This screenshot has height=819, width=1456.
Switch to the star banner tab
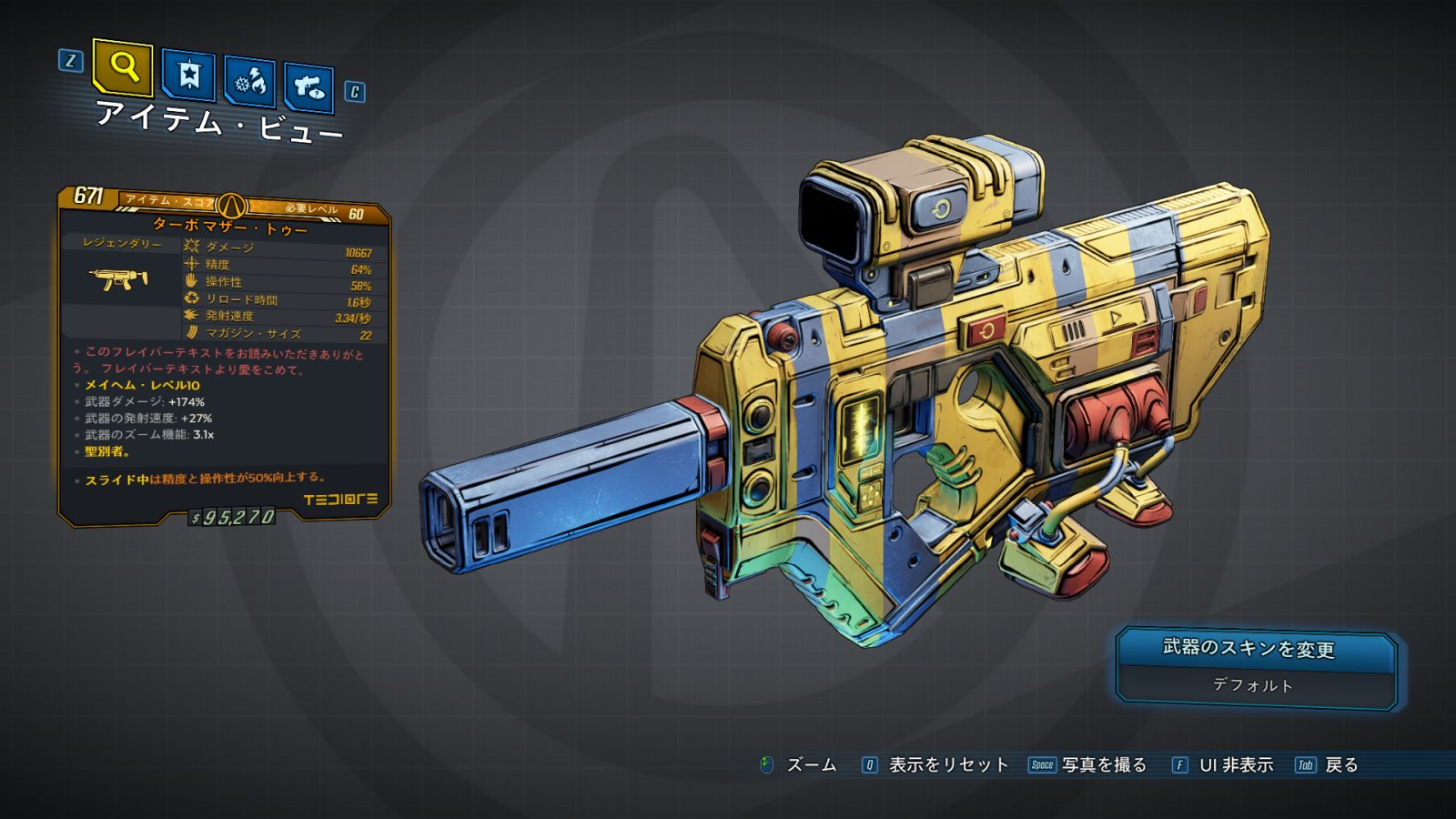188,76
